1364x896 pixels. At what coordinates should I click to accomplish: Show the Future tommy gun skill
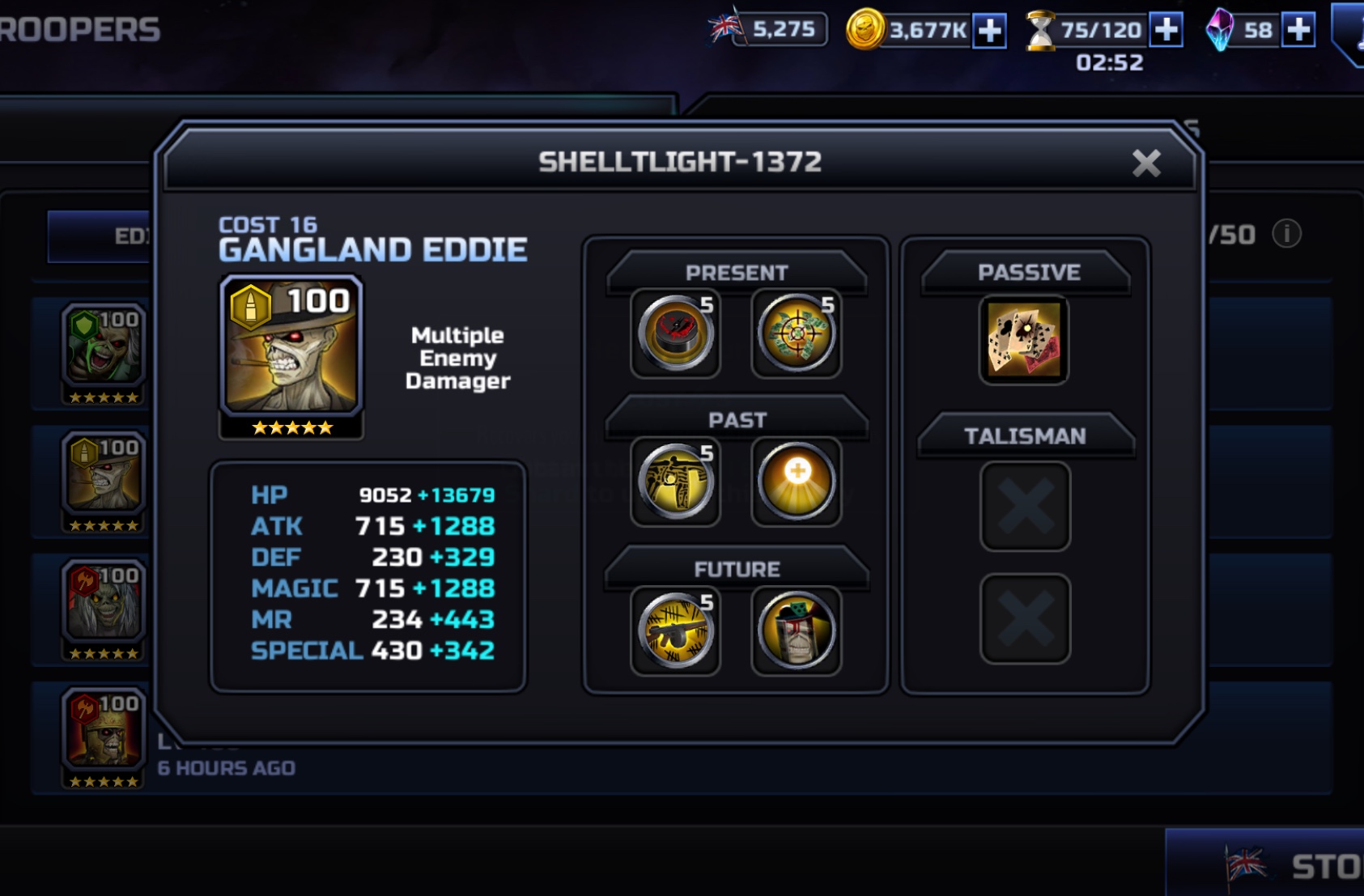pos(675,631)
